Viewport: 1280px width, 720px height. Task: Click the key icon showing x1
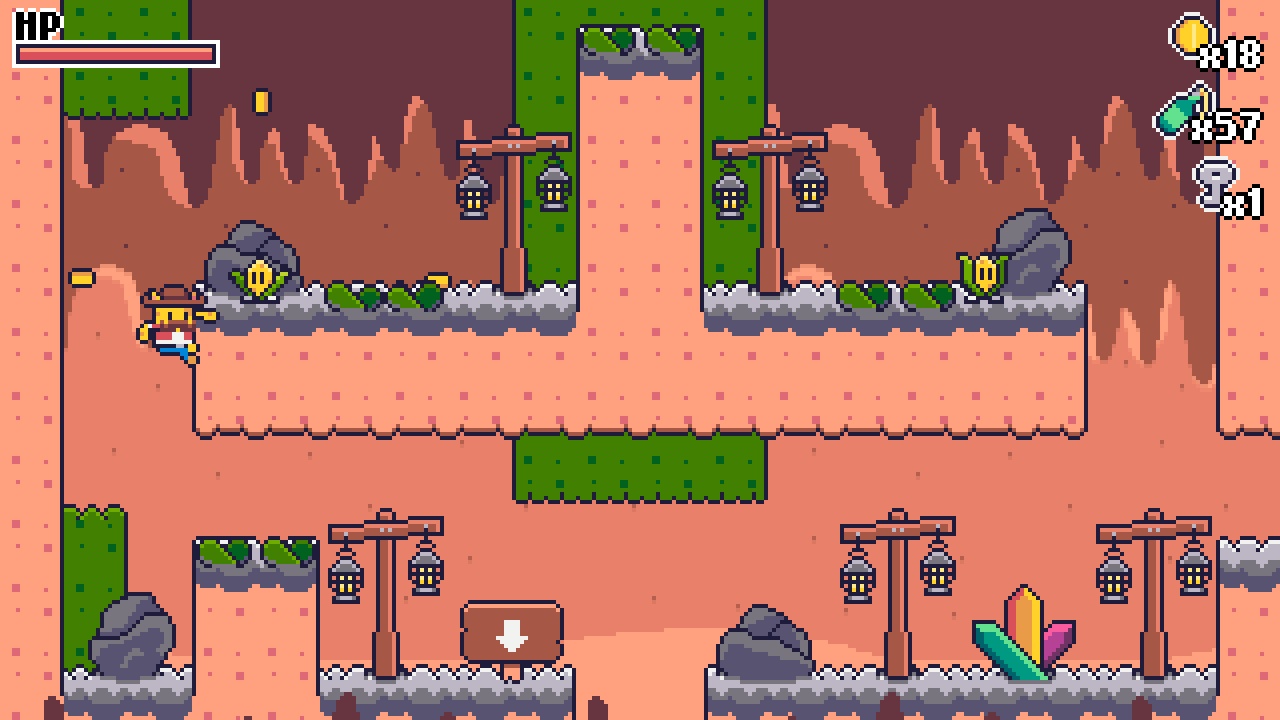point(1217,180)
